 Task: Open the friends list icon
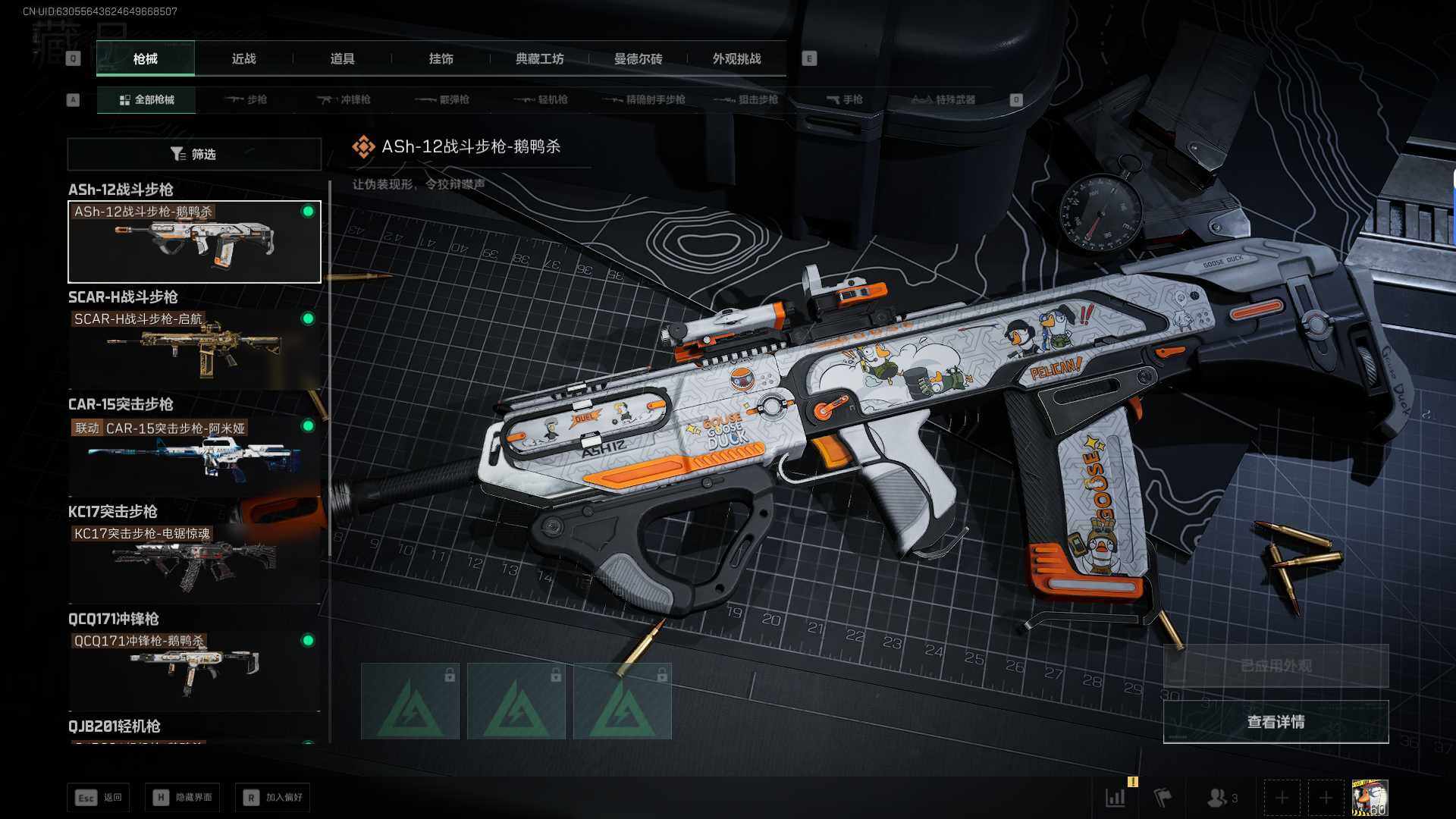pos(1221,798)
